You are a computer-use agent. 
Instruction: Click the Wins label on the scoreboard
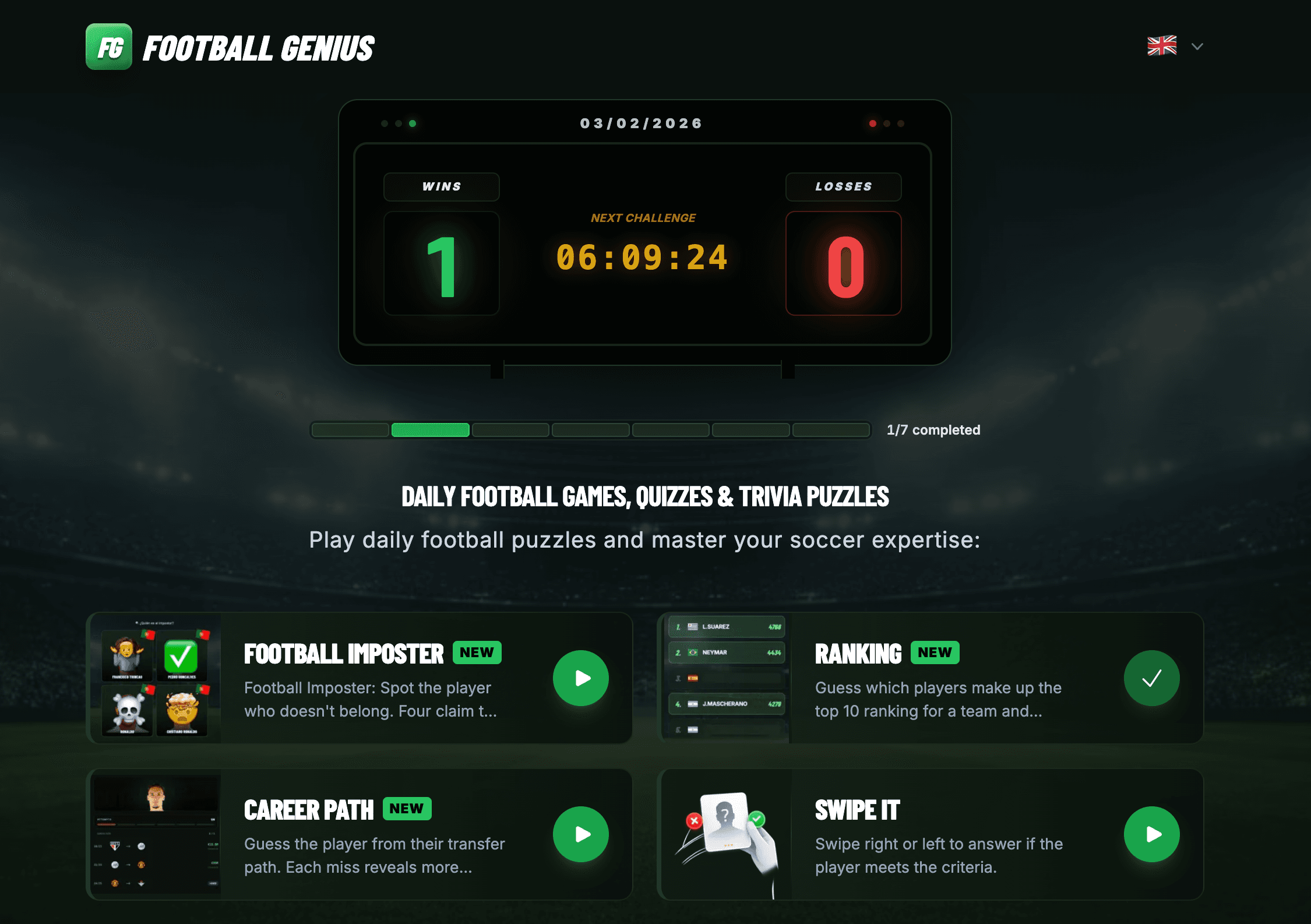coord(442,186)
